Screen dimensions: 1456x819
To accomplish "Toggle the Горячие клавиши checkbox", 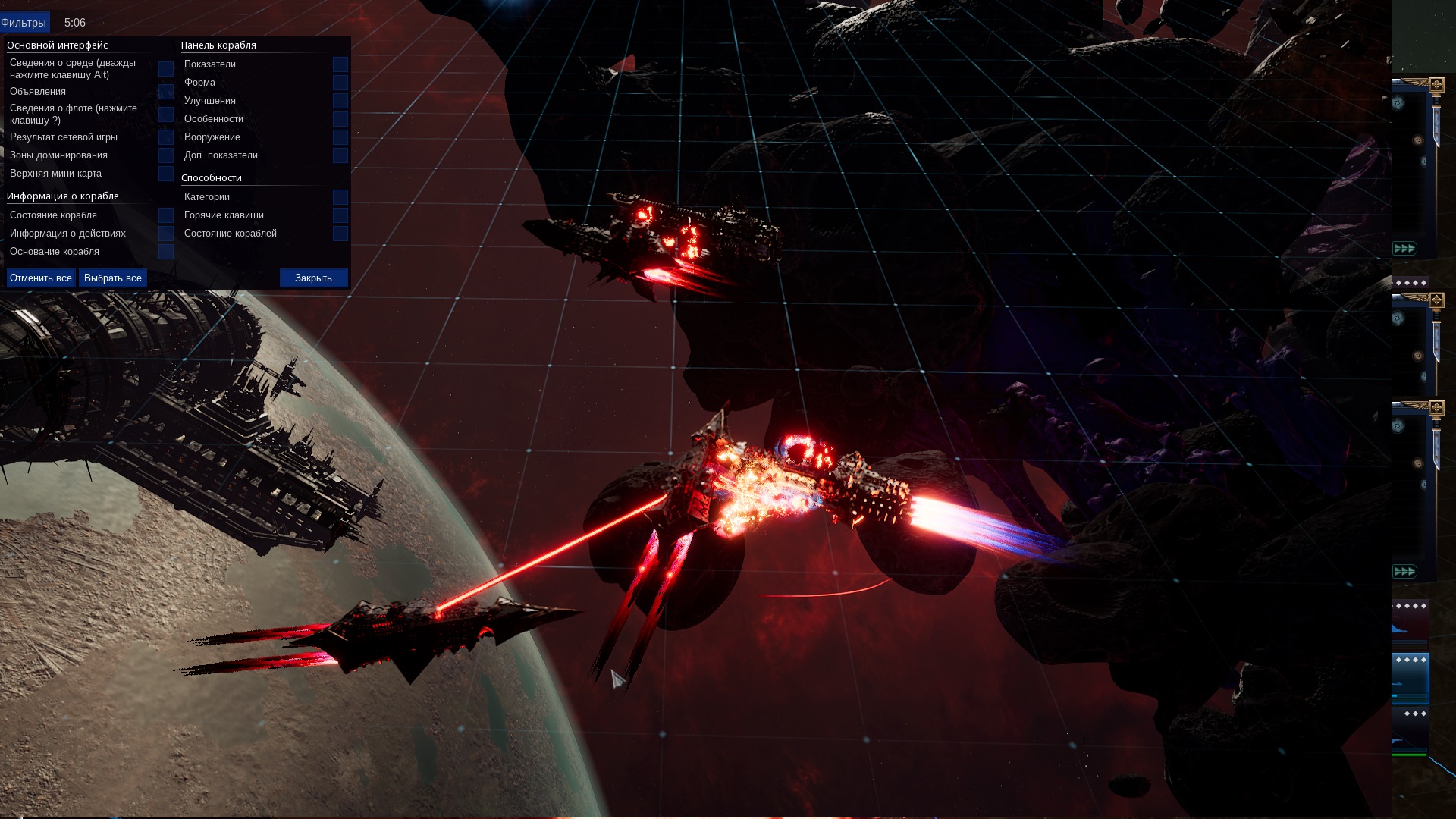I will click(340, 215).
